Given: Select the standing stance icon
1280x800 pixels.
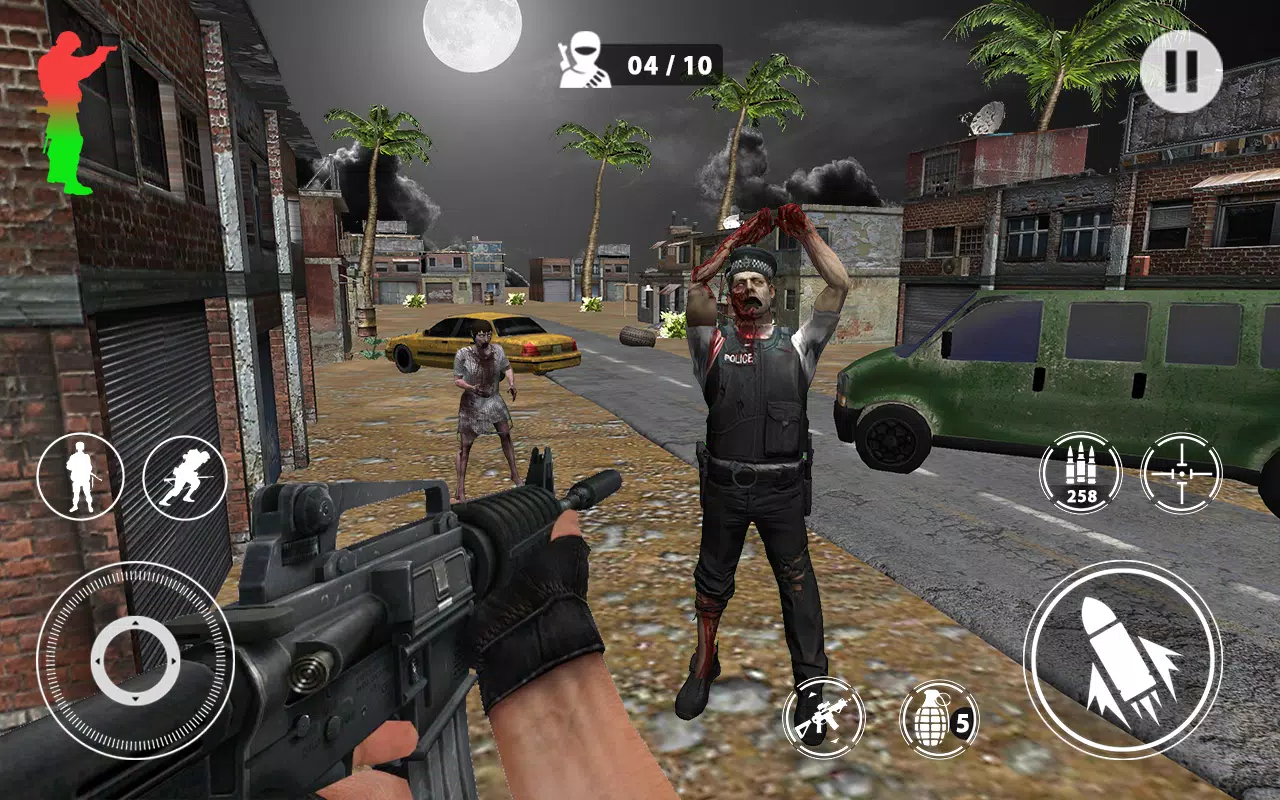Looking at the screenshot, I should 80,476.
